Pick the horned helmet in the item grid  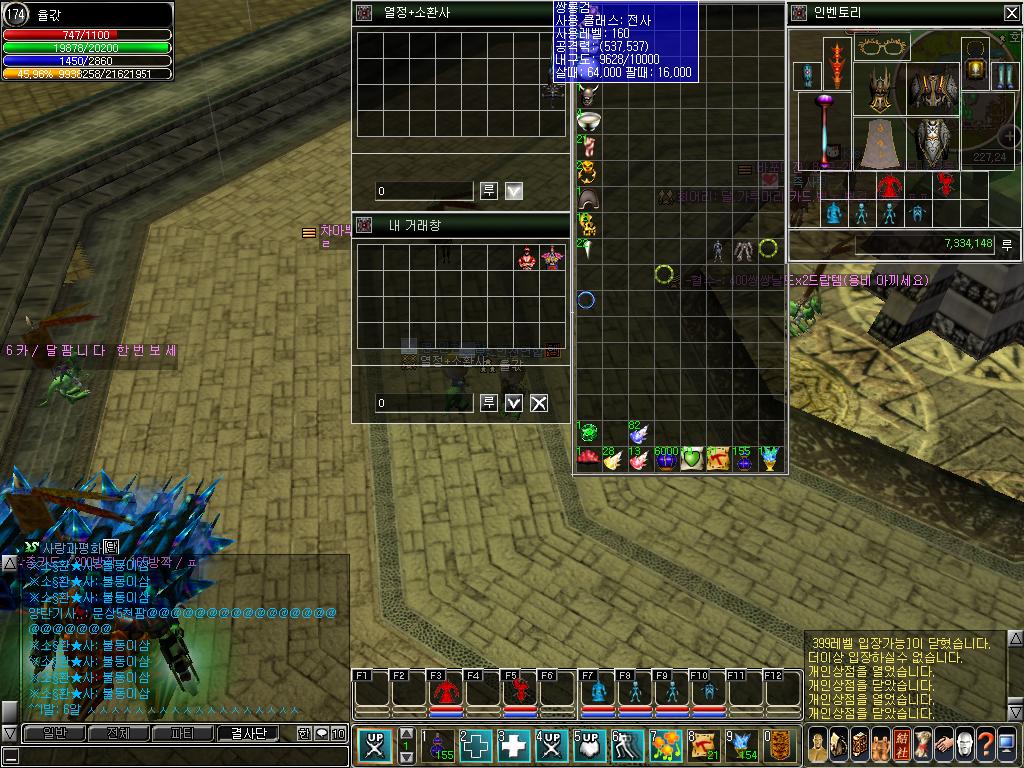pos(587,97)
